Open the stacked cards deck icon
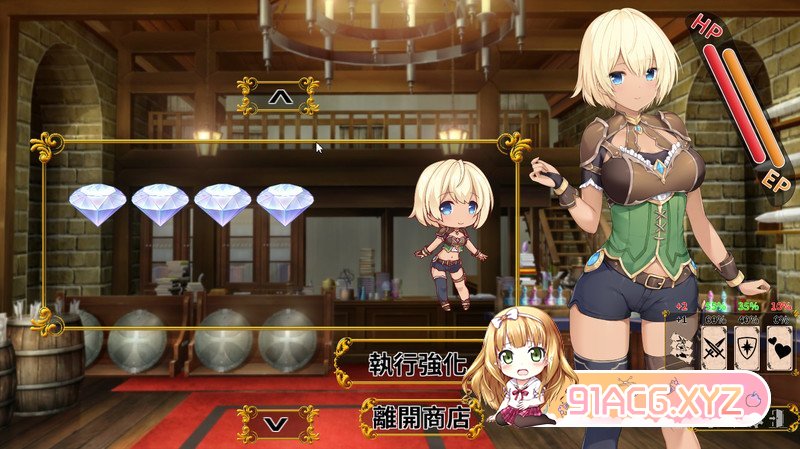The height and width of the screenshot is (449, 800). click(x=682, y=347)
